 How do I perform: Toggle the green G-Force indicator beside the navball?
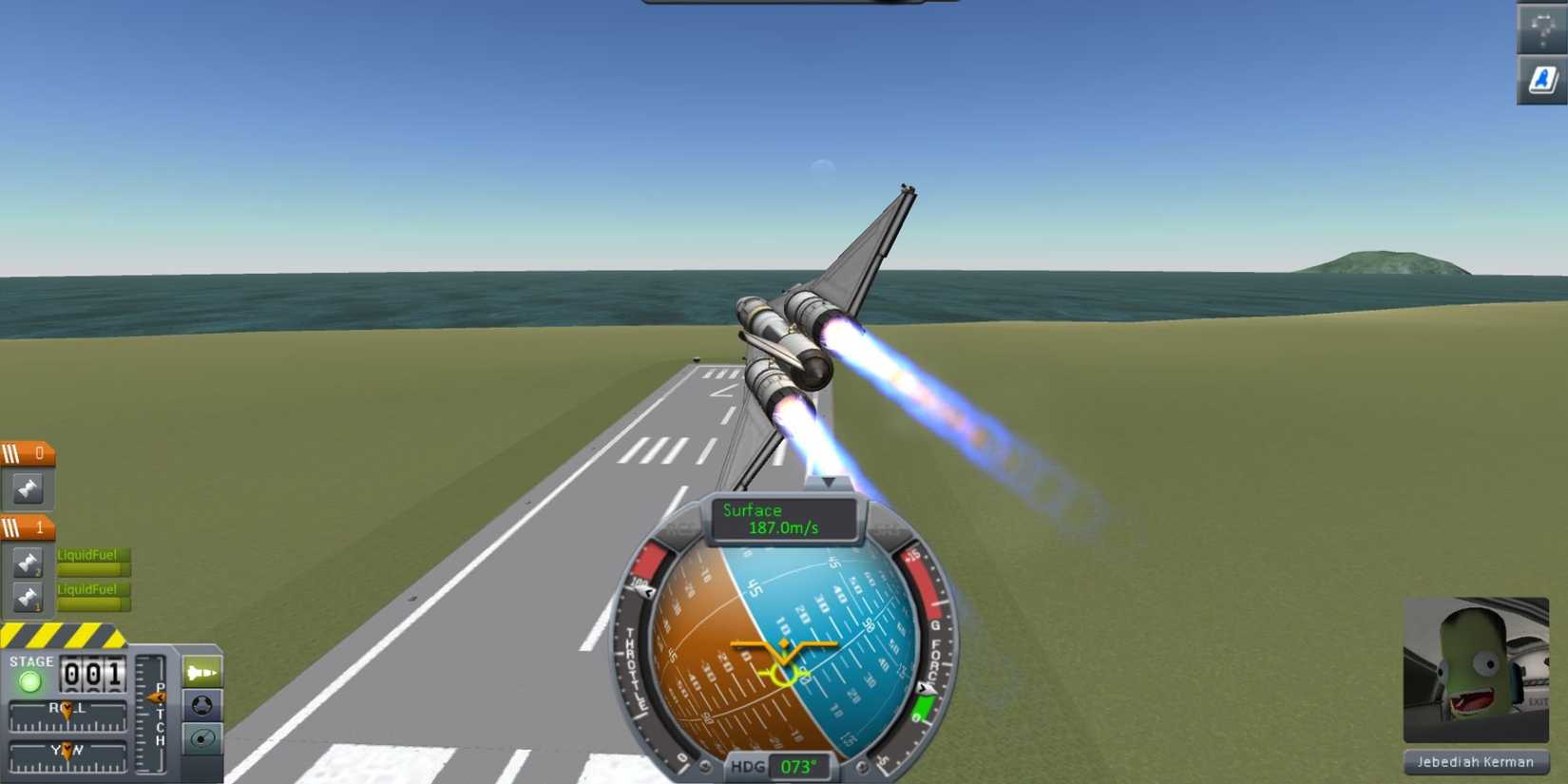[924, 705]
